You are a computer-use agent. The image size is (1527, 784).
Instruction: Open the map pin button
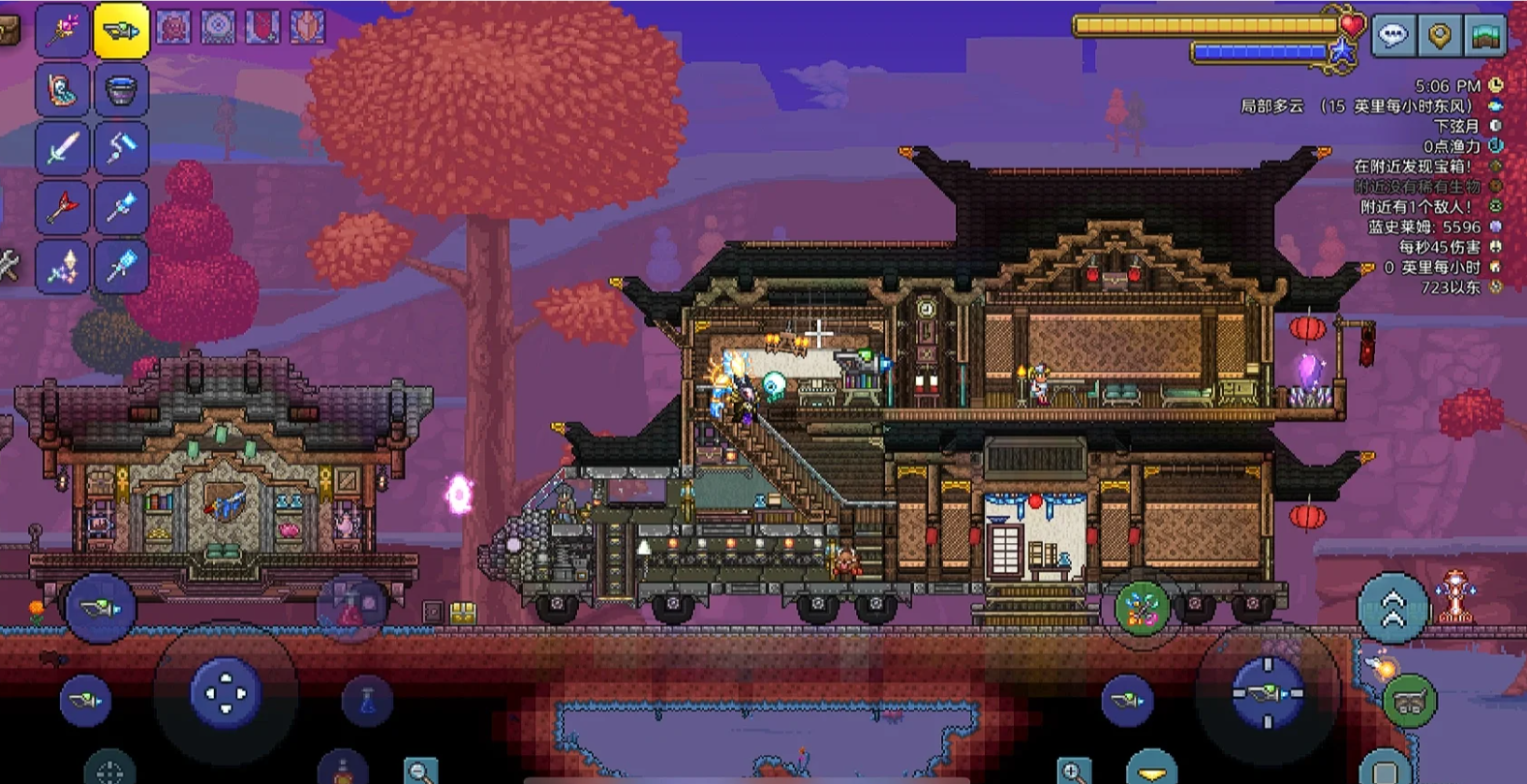[x=1440, y=36]
